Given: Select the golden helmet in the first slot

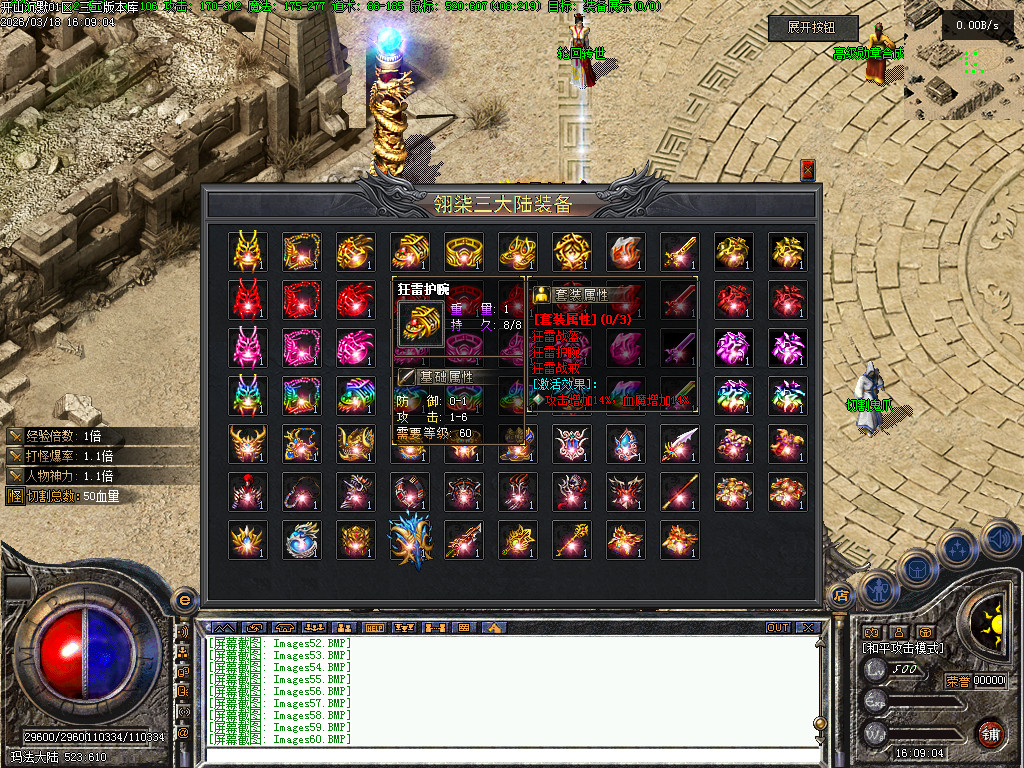Looking at the screenshot, I should click(x=247, y=252).
